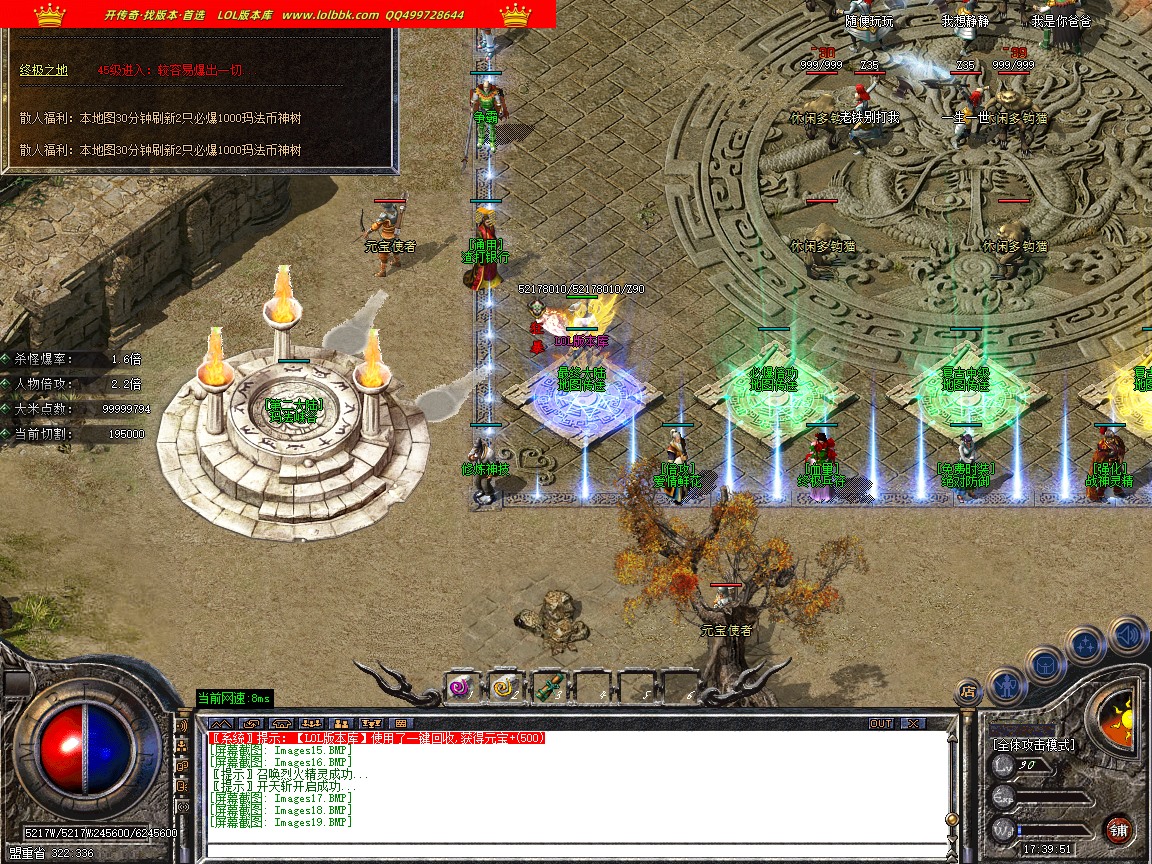Click the OUT button on the chat panel
1152x864 pixels.
[x=880, y=723]
